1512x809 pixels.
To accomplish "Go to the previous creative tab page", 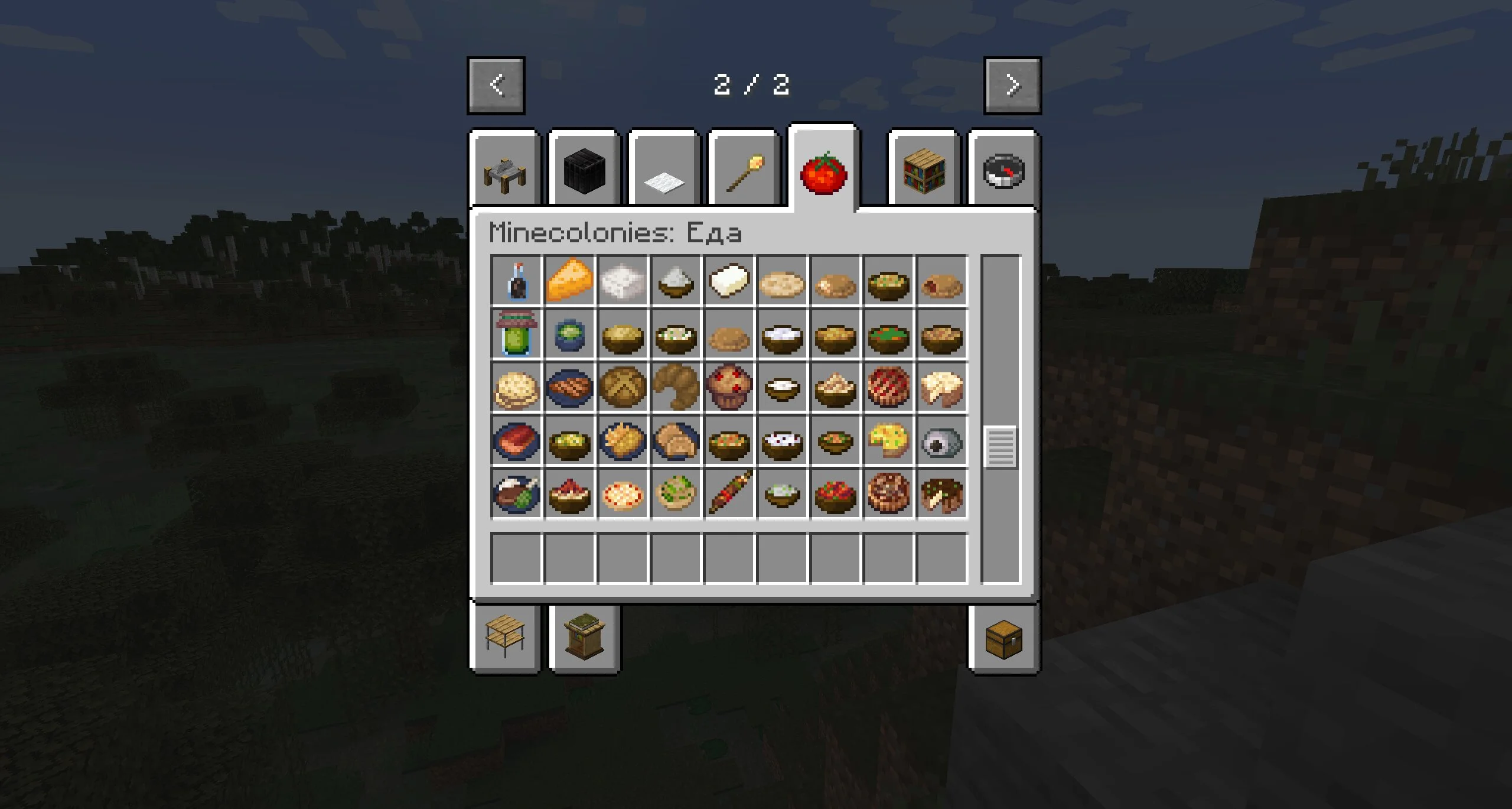I will coord(496,85).
